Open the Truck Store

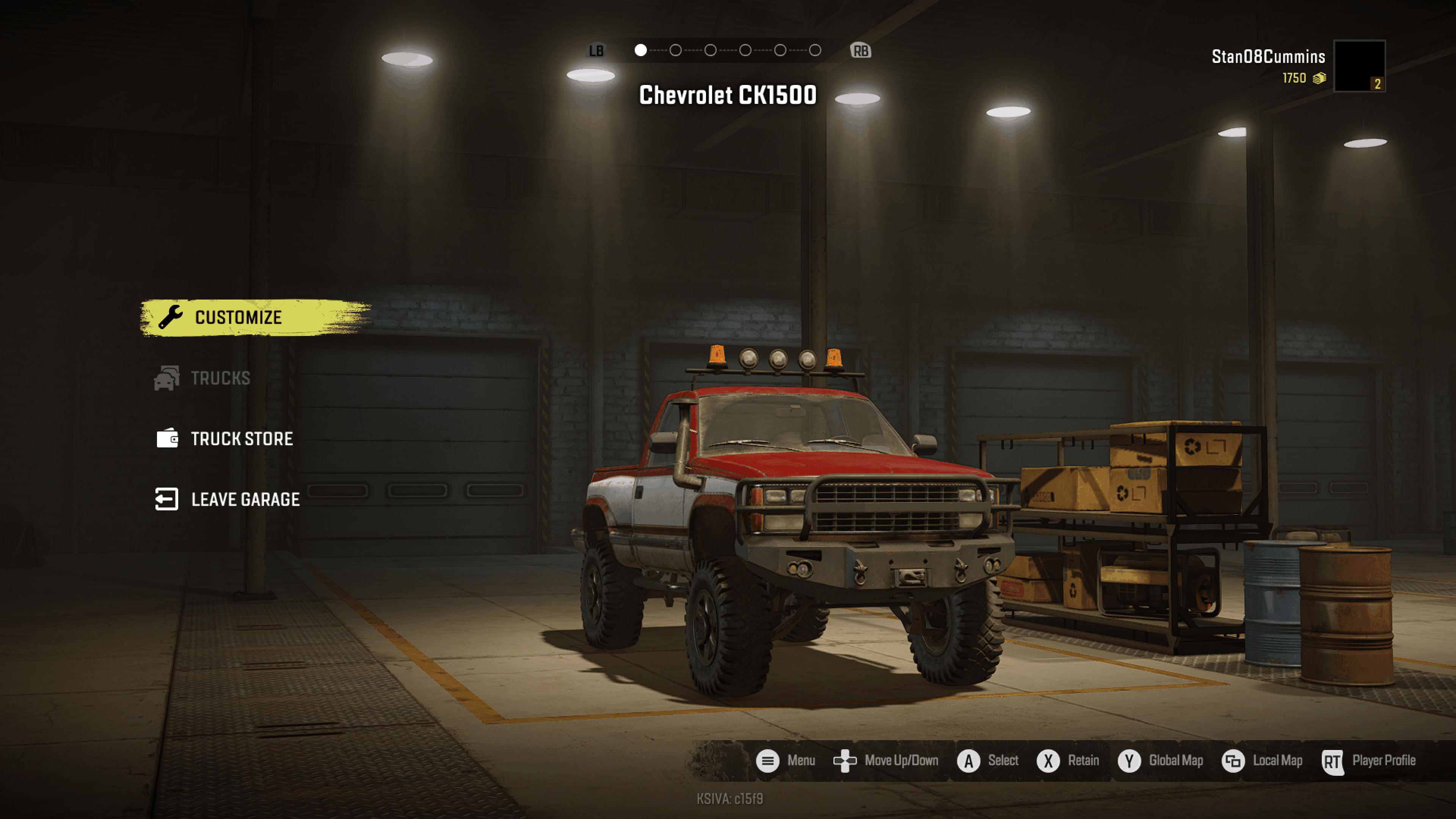click(x=241, y=439)
